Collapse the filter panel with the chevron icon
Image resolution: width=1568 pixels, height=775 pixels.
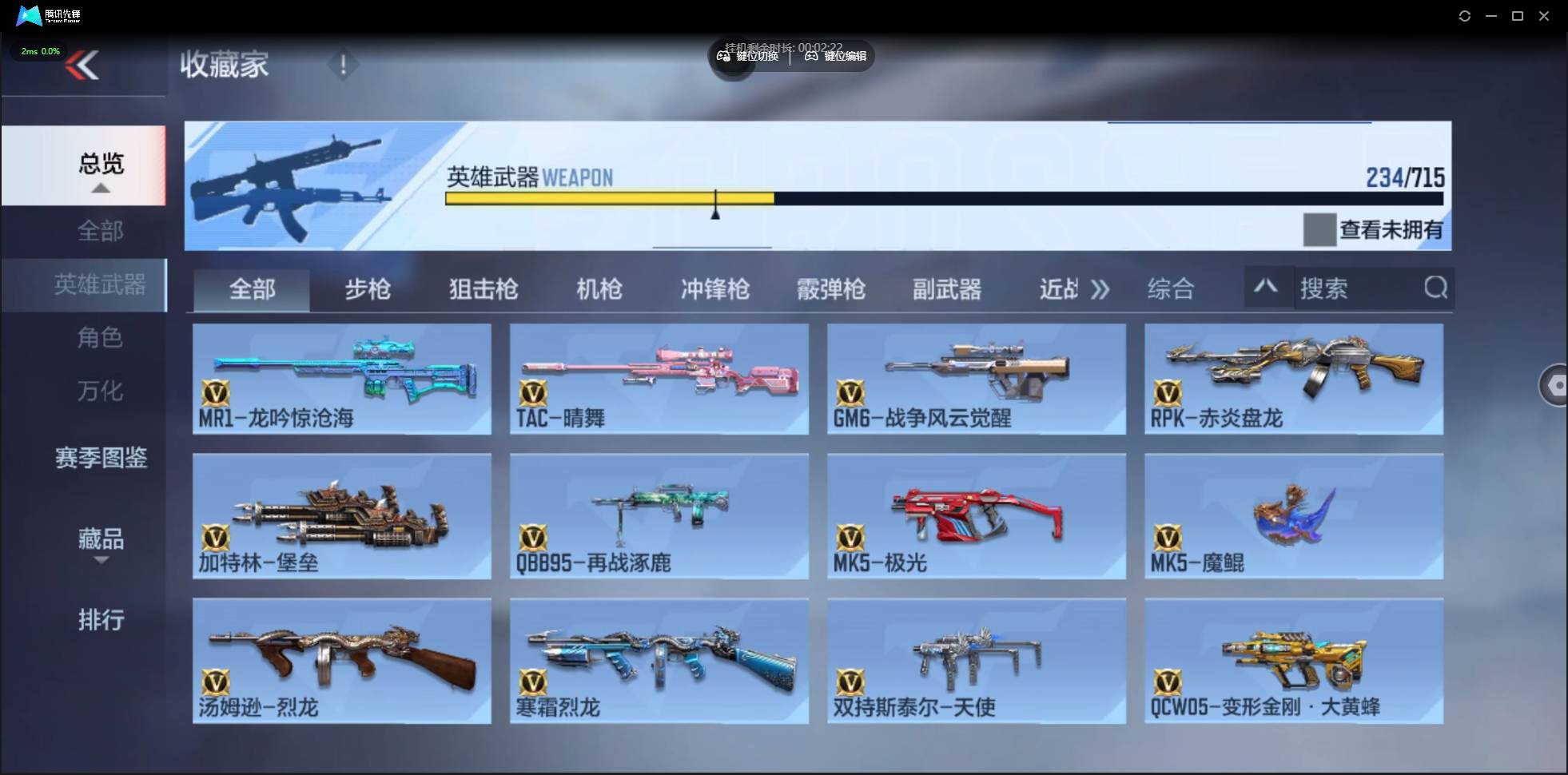1266,287
